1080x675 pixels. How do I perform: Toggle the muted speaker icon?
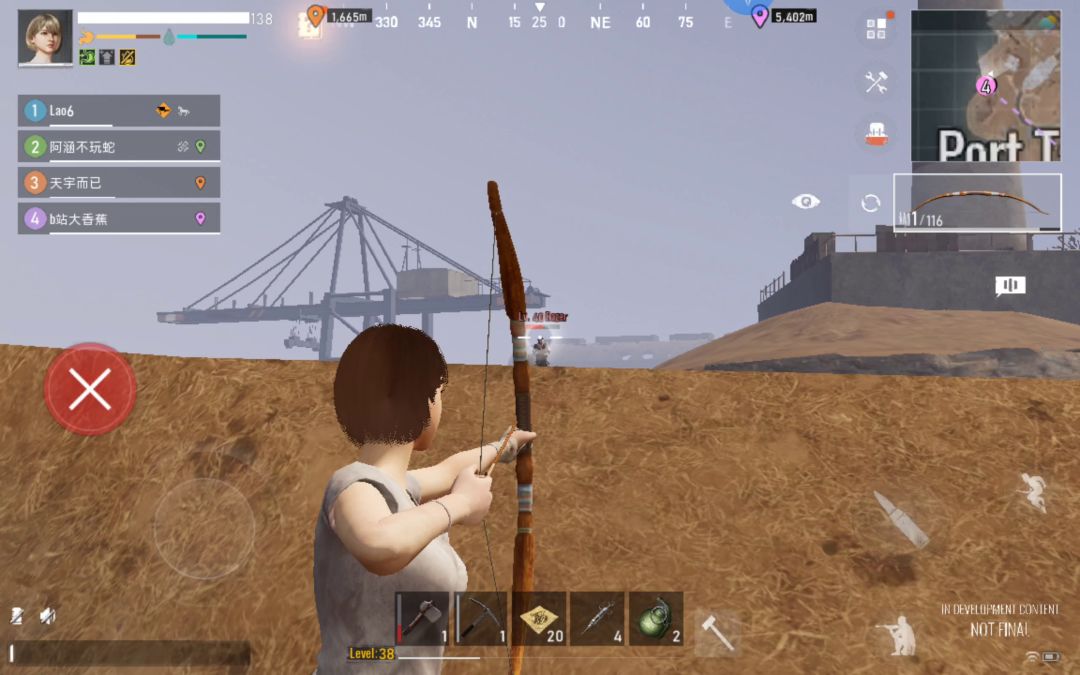[x=47, y=617]
